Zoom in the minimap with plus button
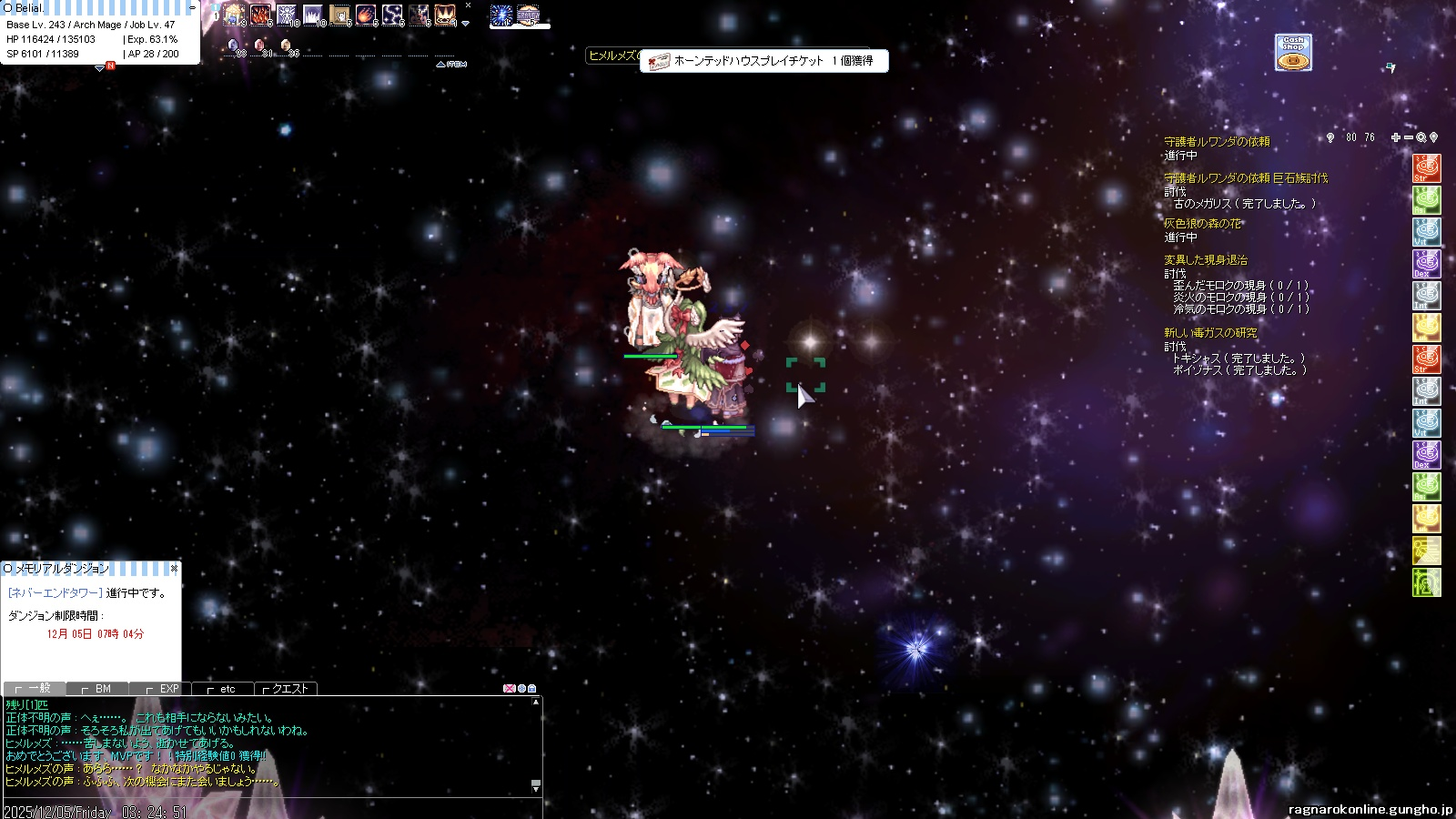This screenshot has width=1456, height=819. coord(1395,137)
